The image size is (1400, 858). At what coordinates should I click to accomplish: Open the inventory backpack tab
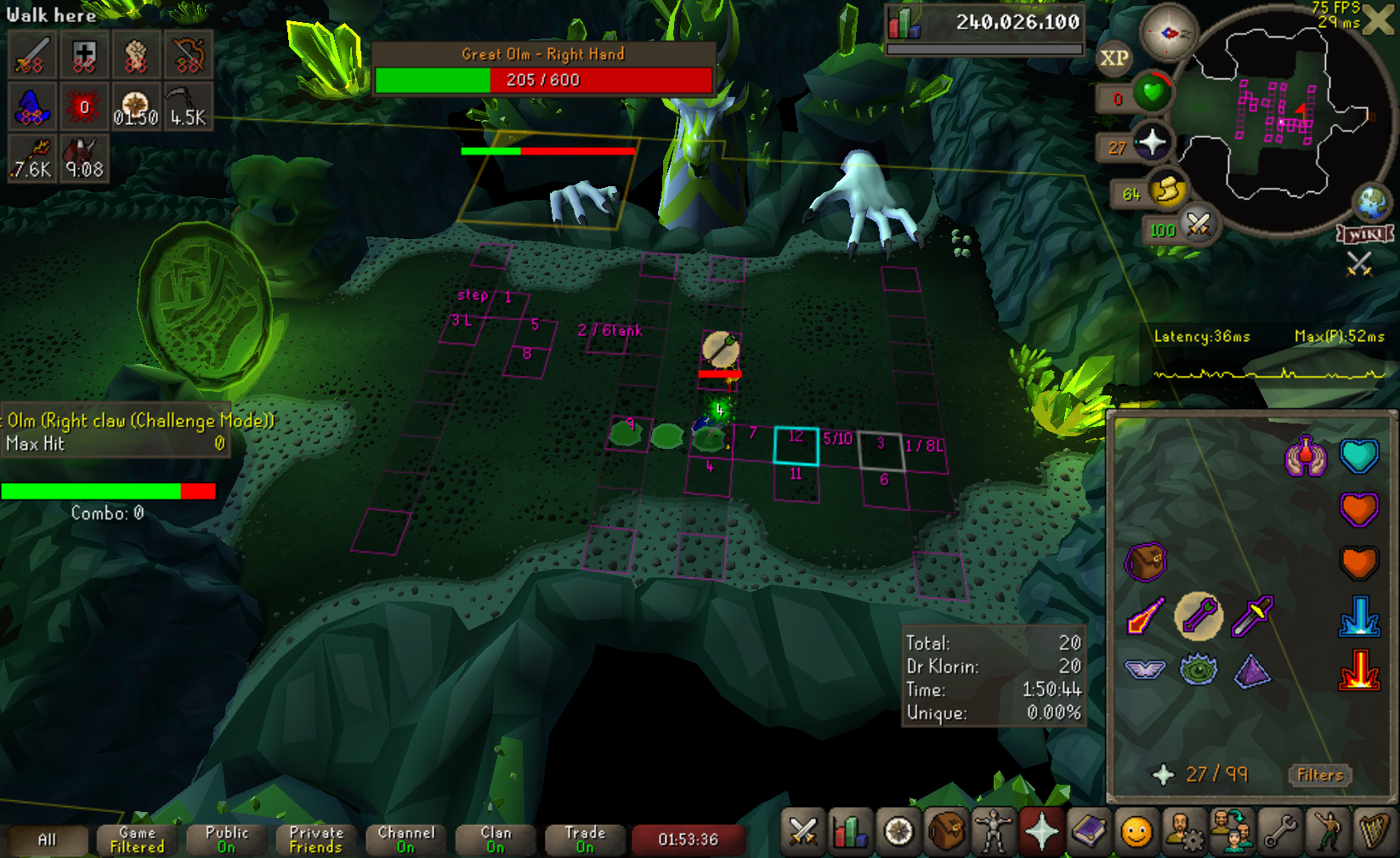click(945, 832)
